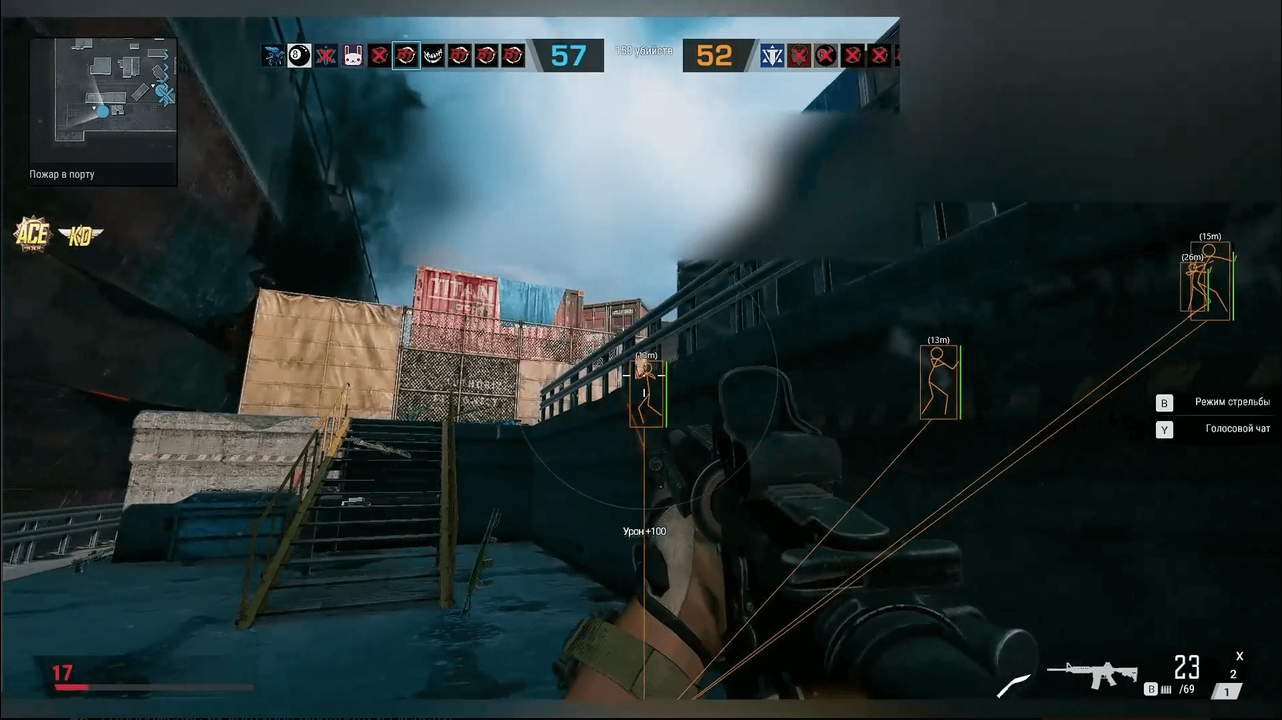1282x720 pixels.
Task: Select weapon slot 1 indicator
Action: tap(1226, 691)
